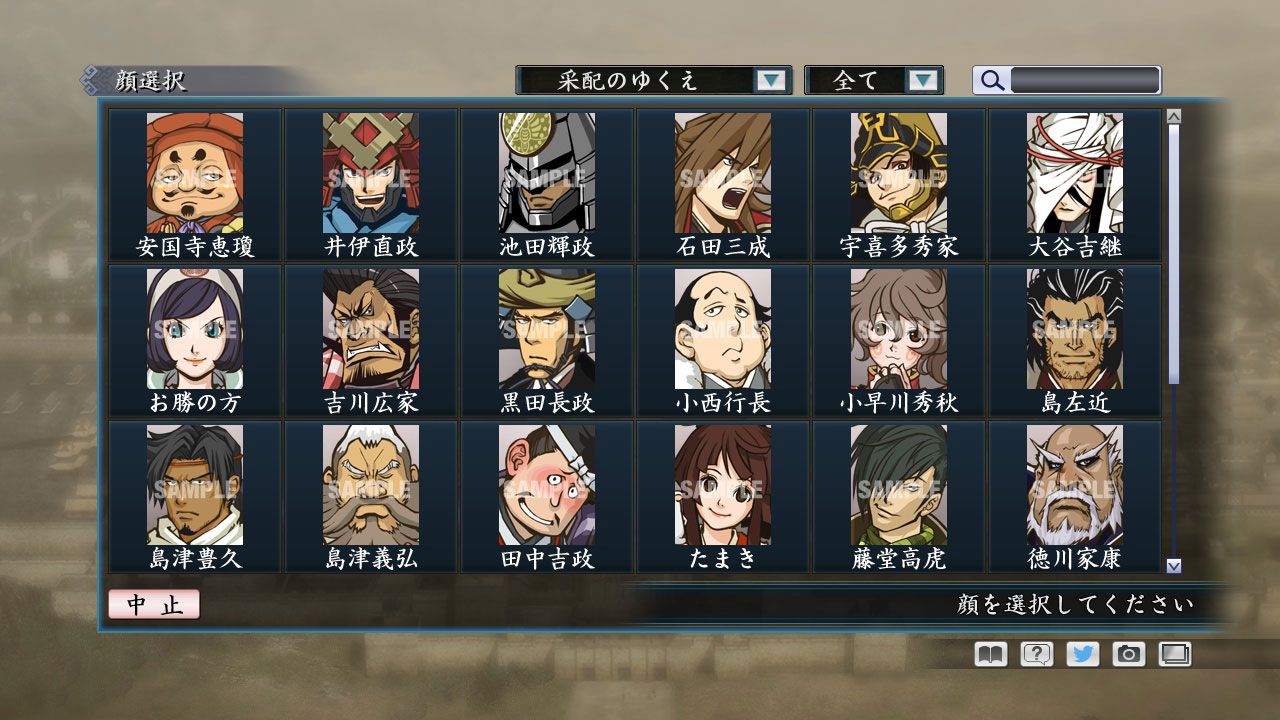Click inside the search text field
This screenshot has height=720, width=1280.
click(1085, 80)
